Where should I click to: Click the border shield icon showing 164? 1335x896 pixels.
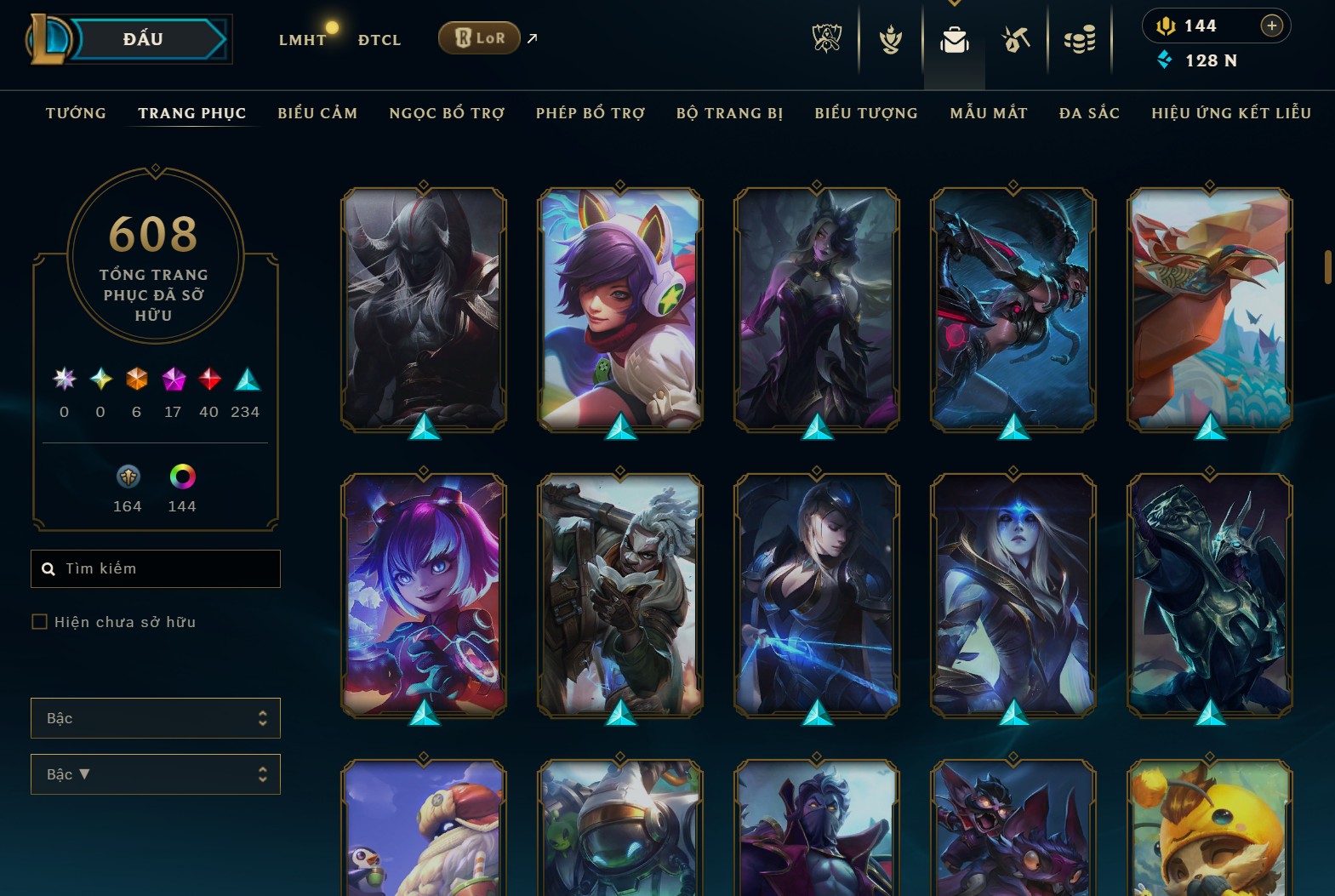[x=127, y=478]
